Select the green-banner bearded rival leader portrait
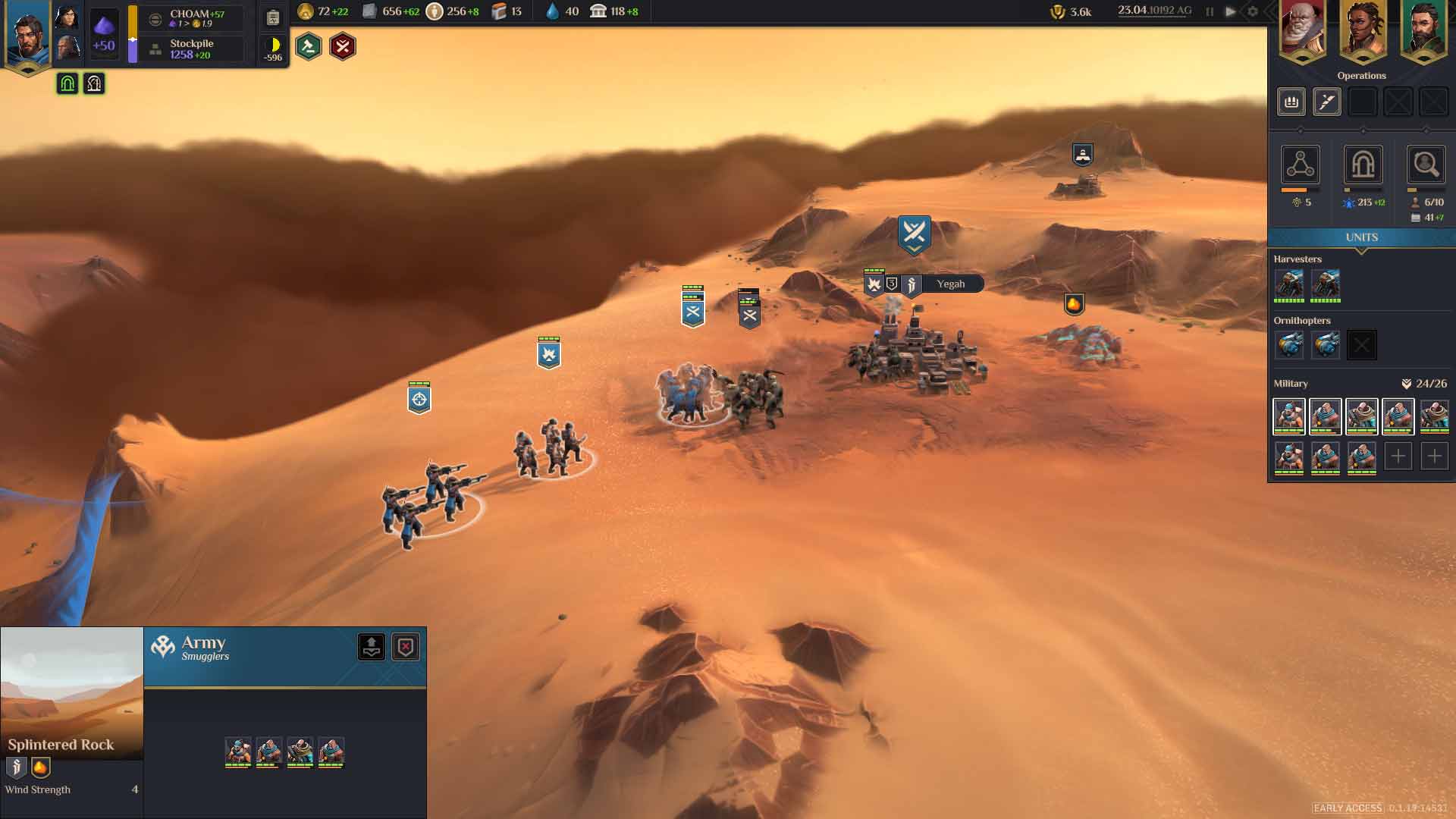 [1423, 30]
